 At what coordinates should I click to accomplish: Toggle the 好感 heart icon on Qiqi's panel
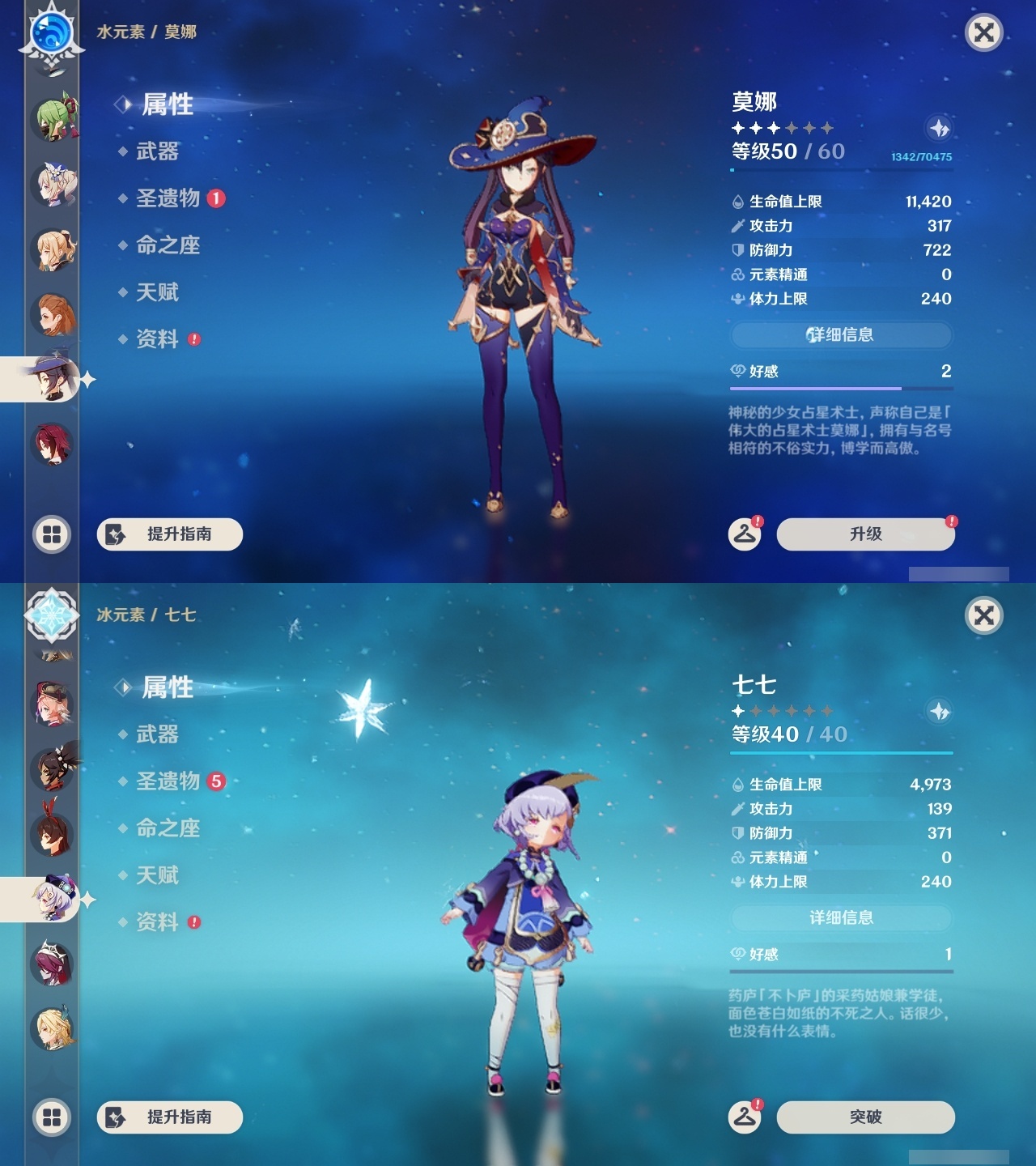point(737,954)
